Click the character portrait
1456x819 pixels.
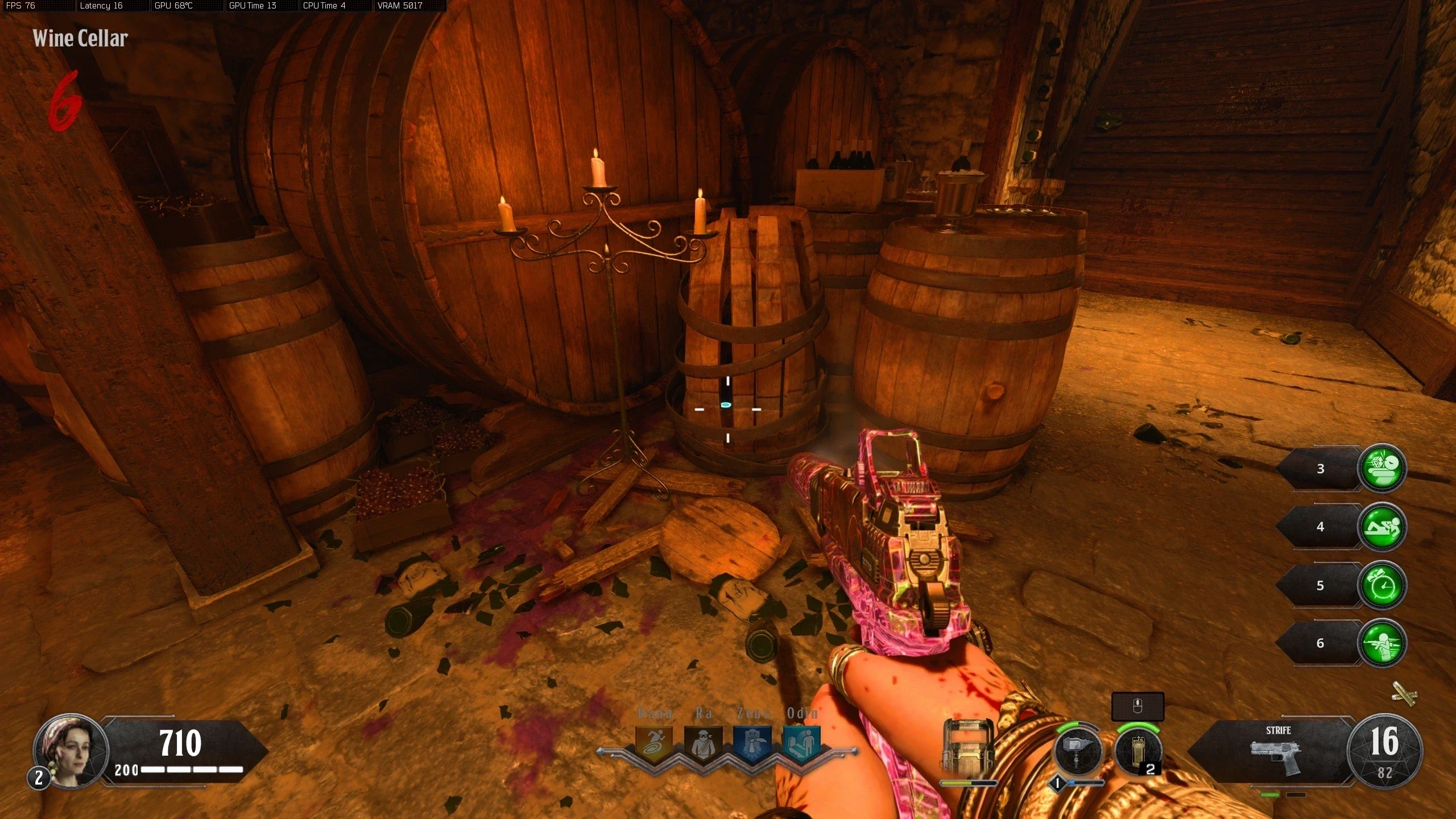71,750
